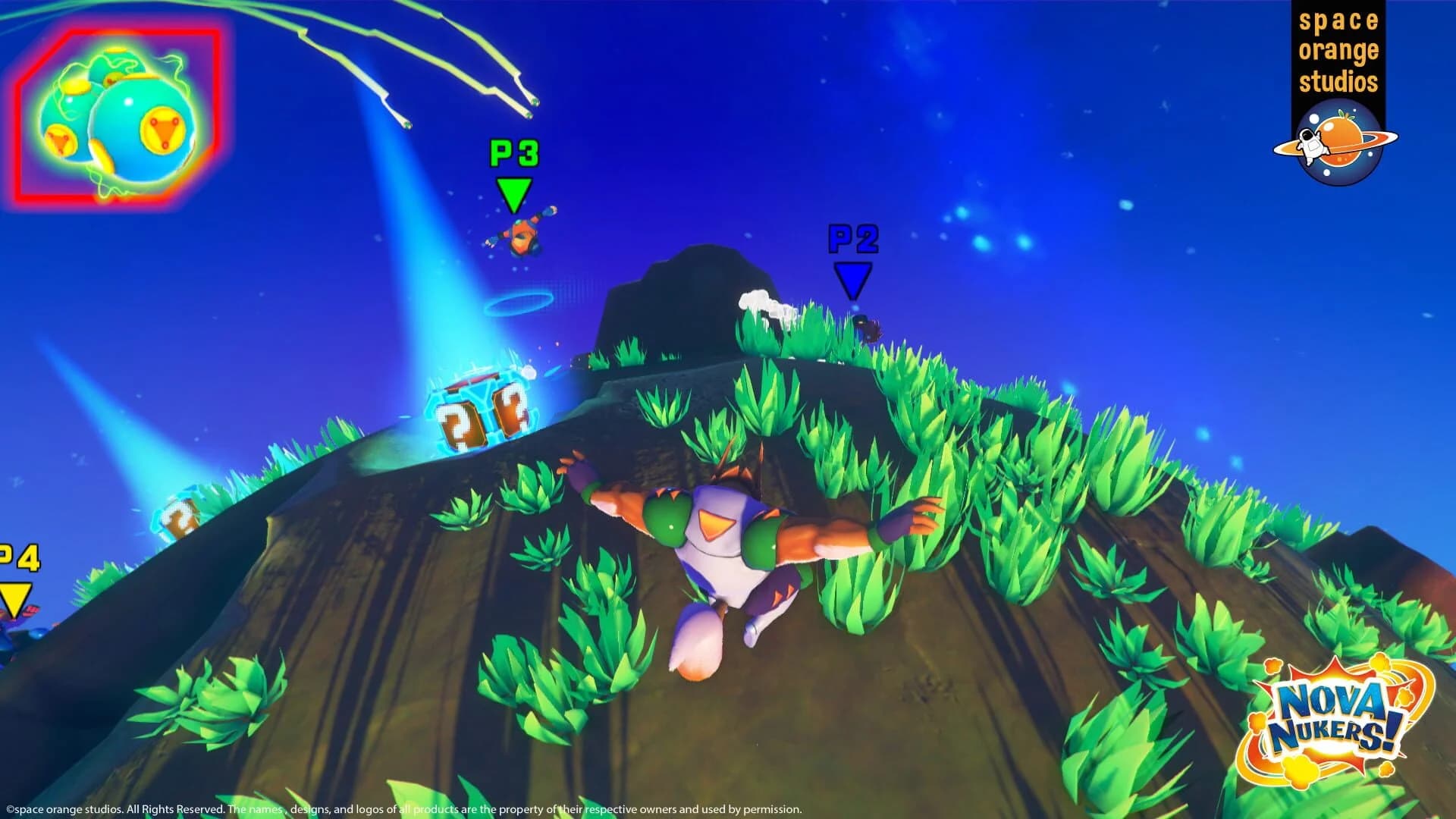Toggle the P3 character mid-air

(x=523, y=239)
